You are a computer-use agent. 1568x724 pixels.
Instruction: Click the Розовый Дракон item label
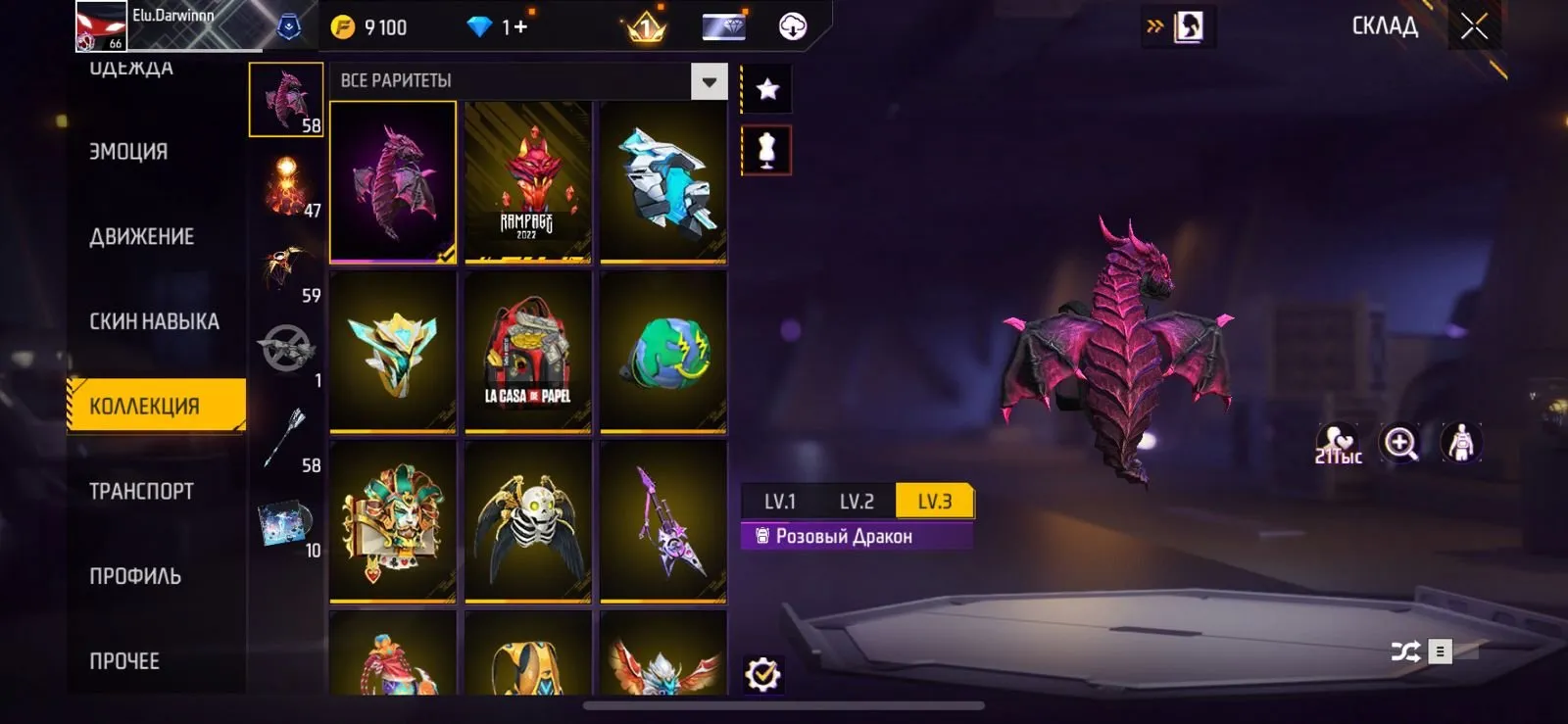(x=855, y=536)
